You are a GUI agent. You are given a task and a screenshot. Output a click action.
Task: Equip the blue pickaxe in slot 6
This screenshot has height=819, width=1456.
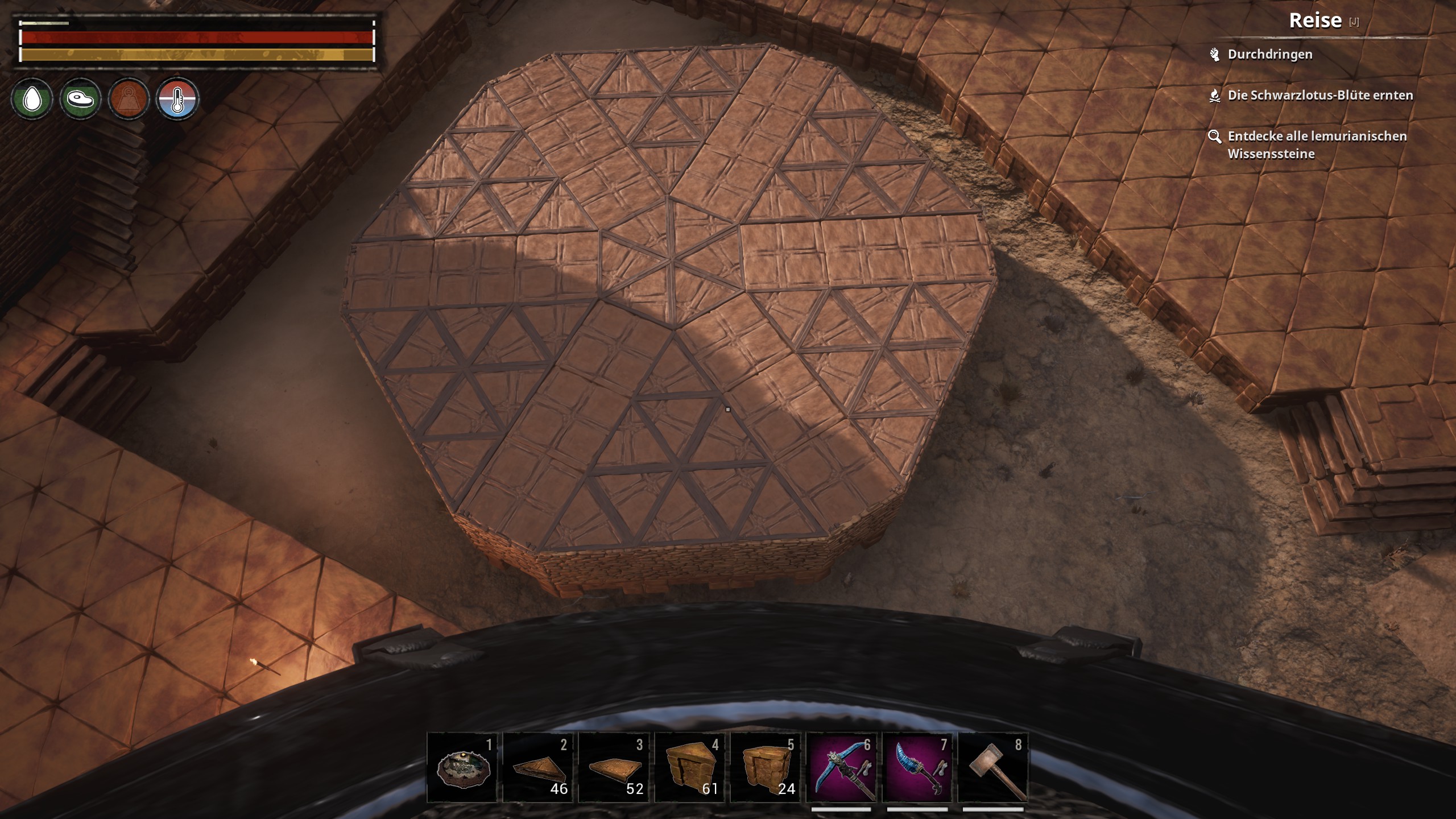pyautogui.click(x=842, y=767)
